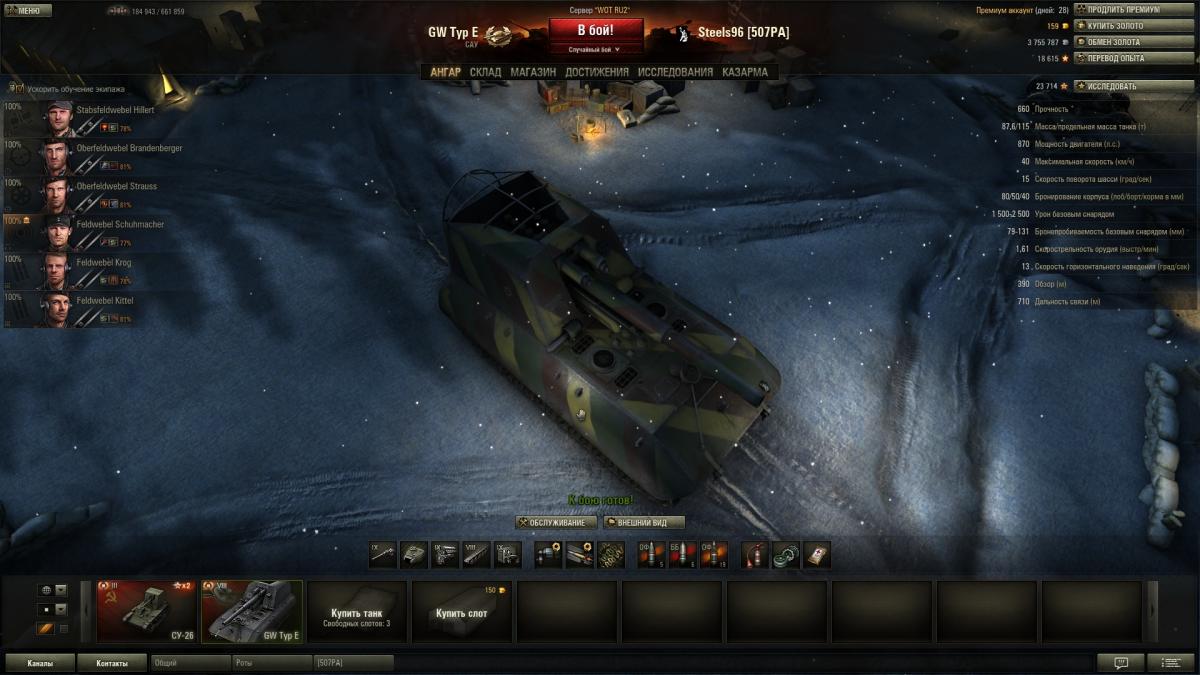Expand the Случайный бой battle type dropdown
The image size is (1200, 675).
pos(596,49)
